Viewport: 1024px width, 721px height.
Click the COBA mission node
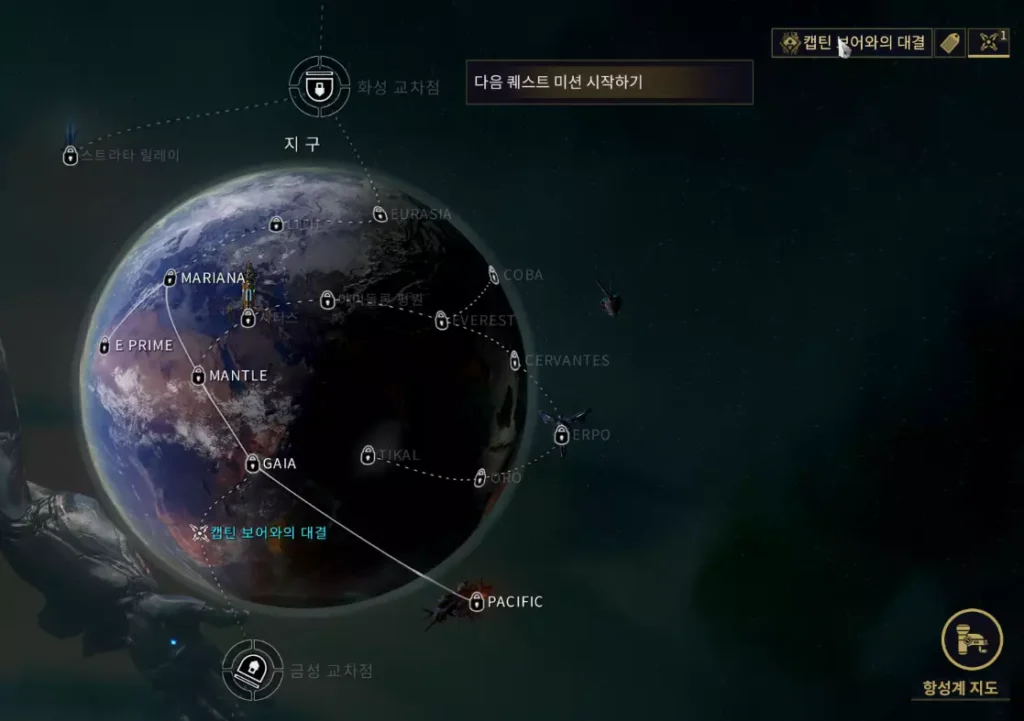point(494,275)
